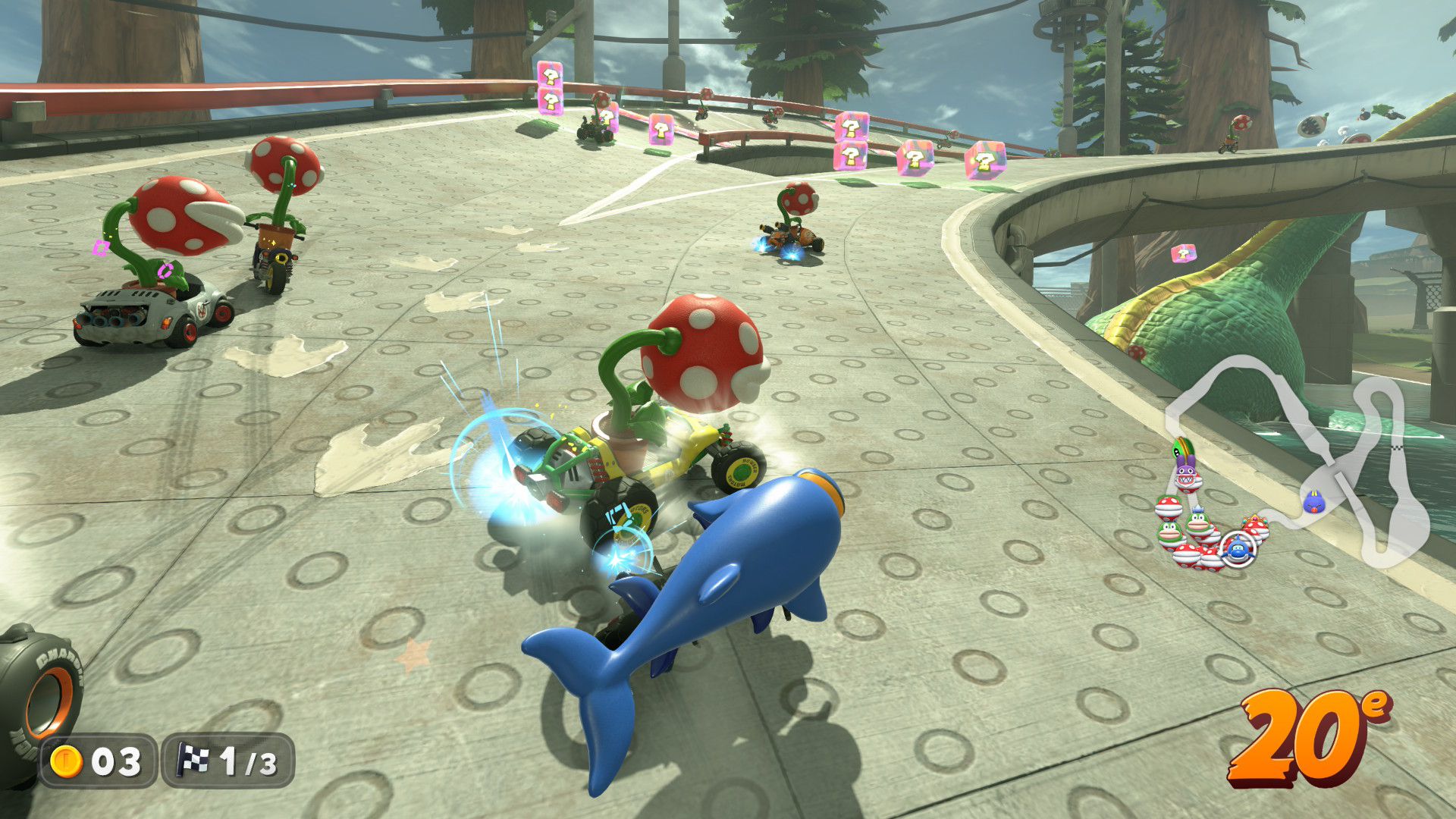Select the circled dolphin player marker on minimap
This screenshot has height=819, width=1456.
[1238, 547]
